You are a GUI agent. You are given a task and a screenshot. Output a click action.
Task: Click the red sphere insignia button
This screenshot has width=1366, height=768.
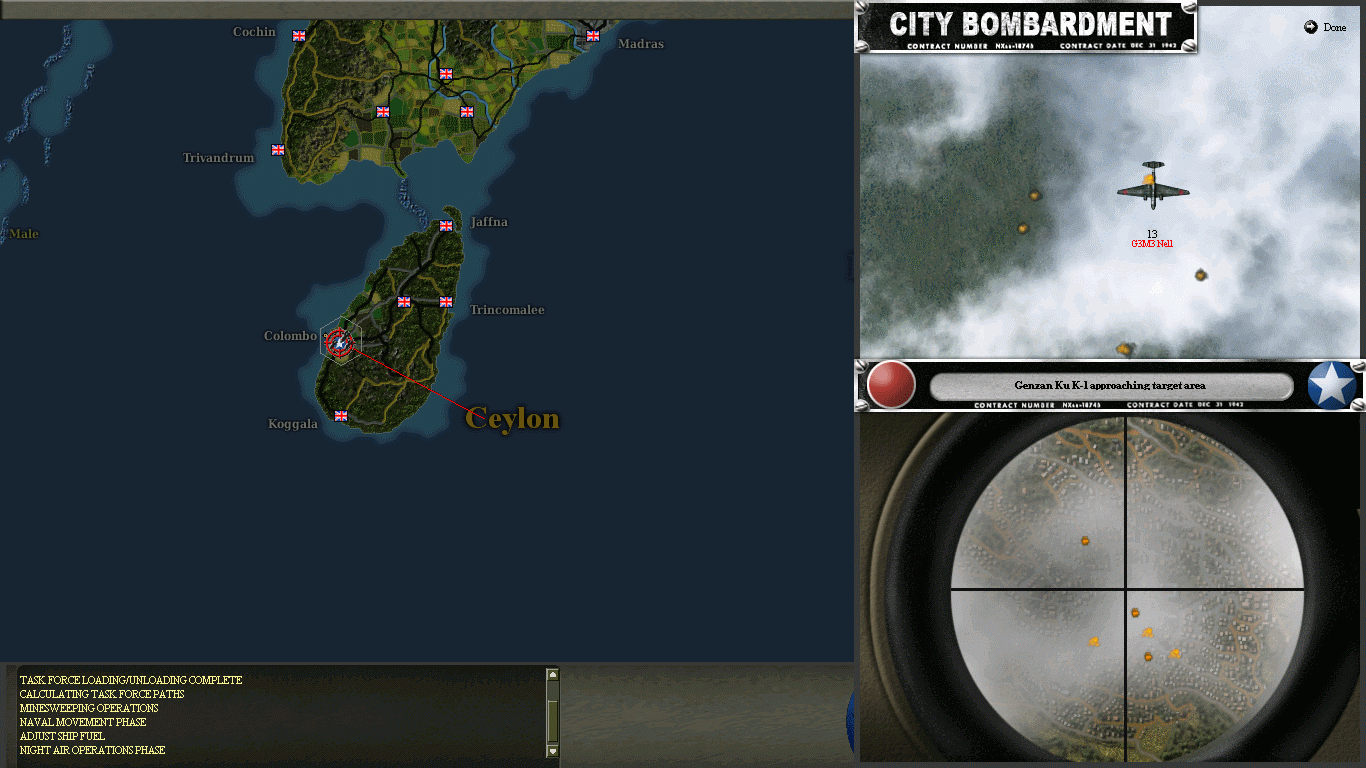tap(889, 386)
